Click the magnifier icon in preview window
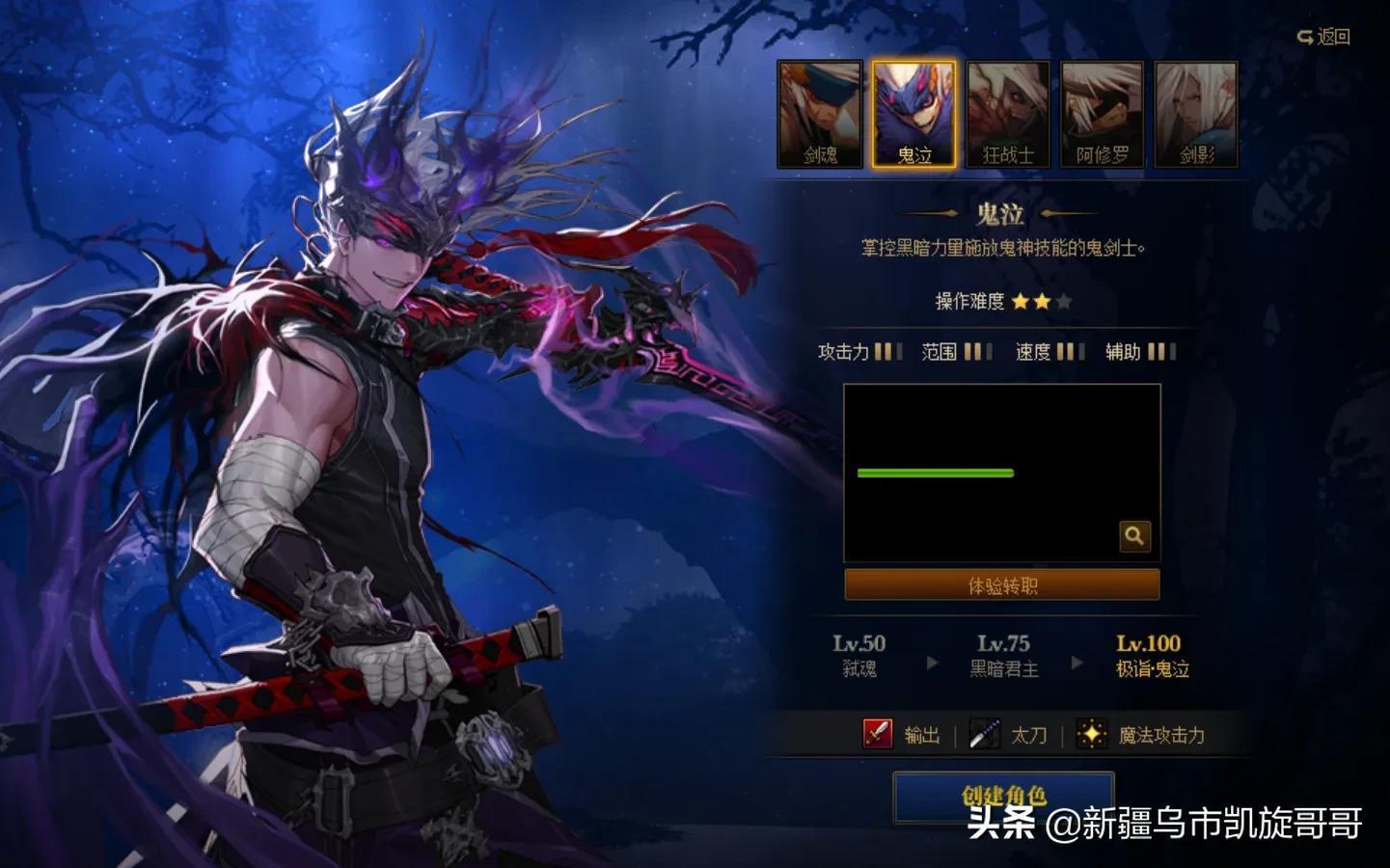1390x868 pixels. pos(1134,536)
